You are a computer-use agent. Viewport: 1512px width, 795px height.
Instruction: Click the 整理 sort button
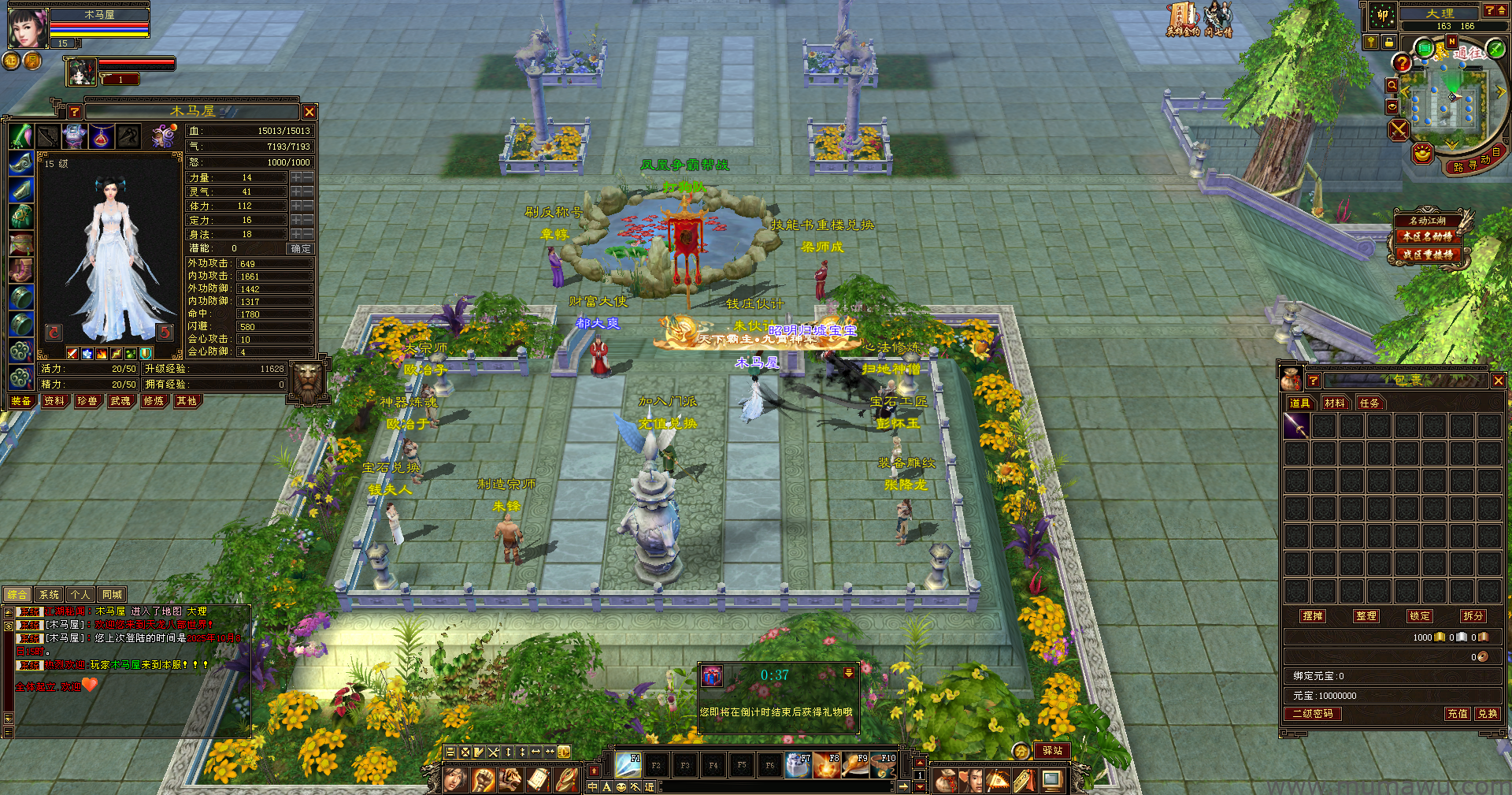tap(1366, 616)
